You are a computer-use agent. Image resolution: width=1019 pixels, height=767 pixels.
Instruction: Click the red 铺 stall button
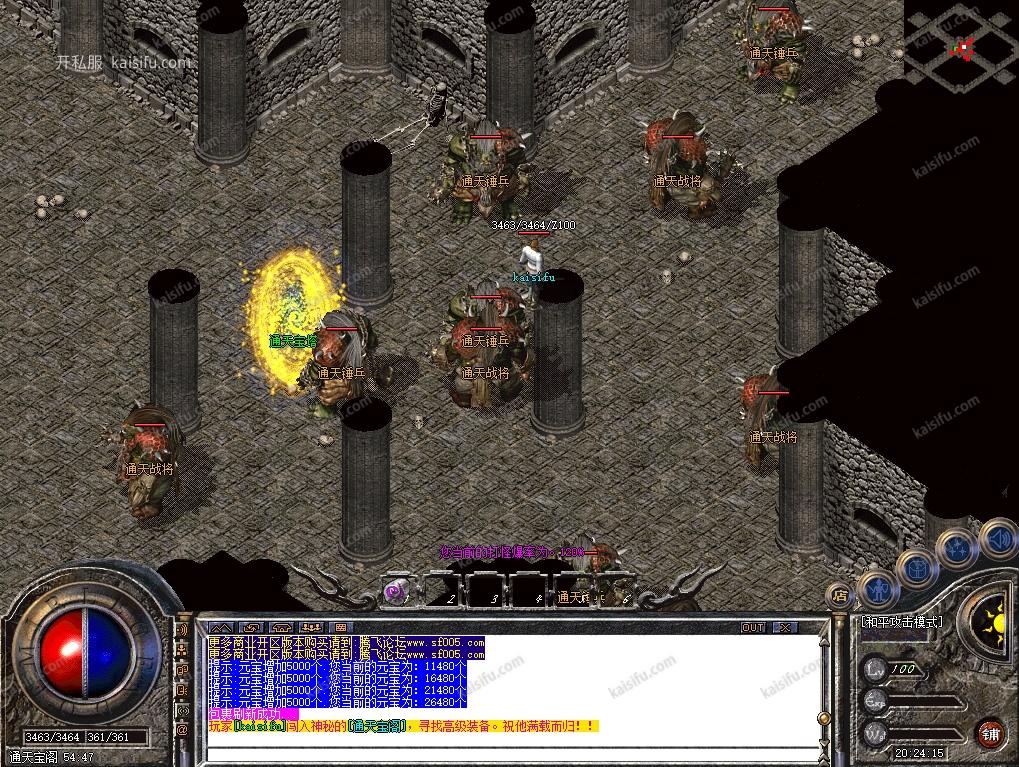[991, 732]
